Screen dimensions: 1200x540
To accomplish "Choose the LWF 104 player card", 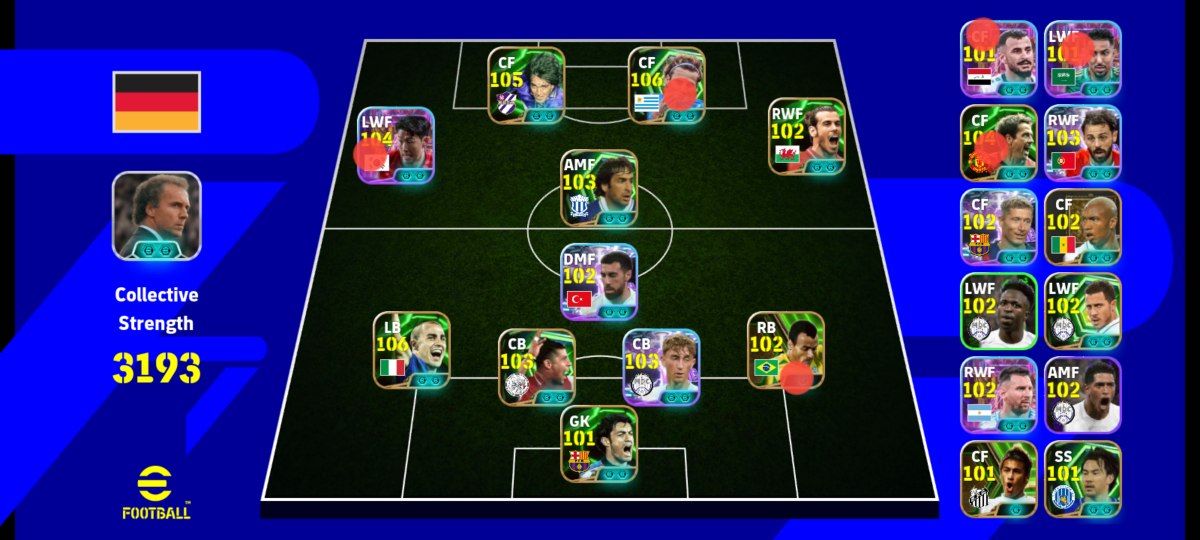I will coord(396,145).
